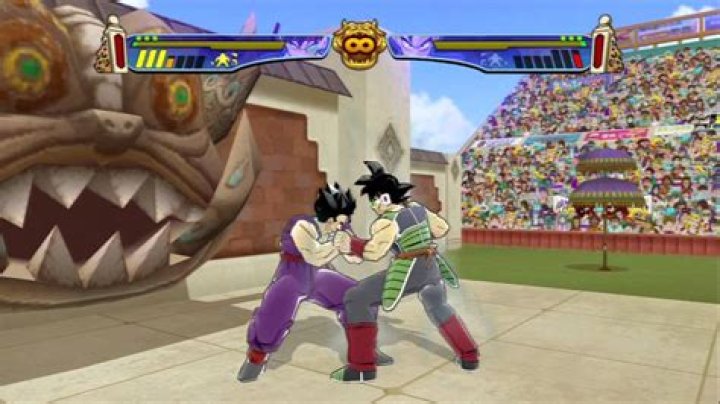This screenshot has width=720, height=404.
Task: Select the blue fighter silhouette icon on player two's gauge
Action: click(495, 61)
